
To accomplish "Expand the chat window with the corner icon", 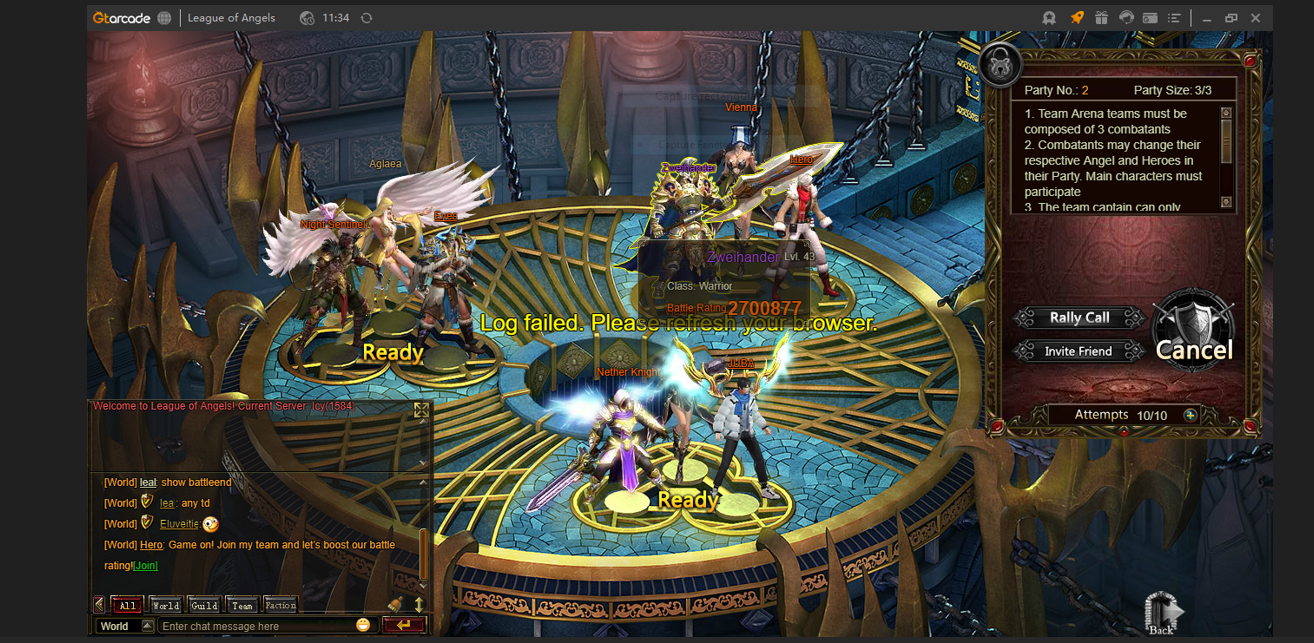I will tap(421, 410).
